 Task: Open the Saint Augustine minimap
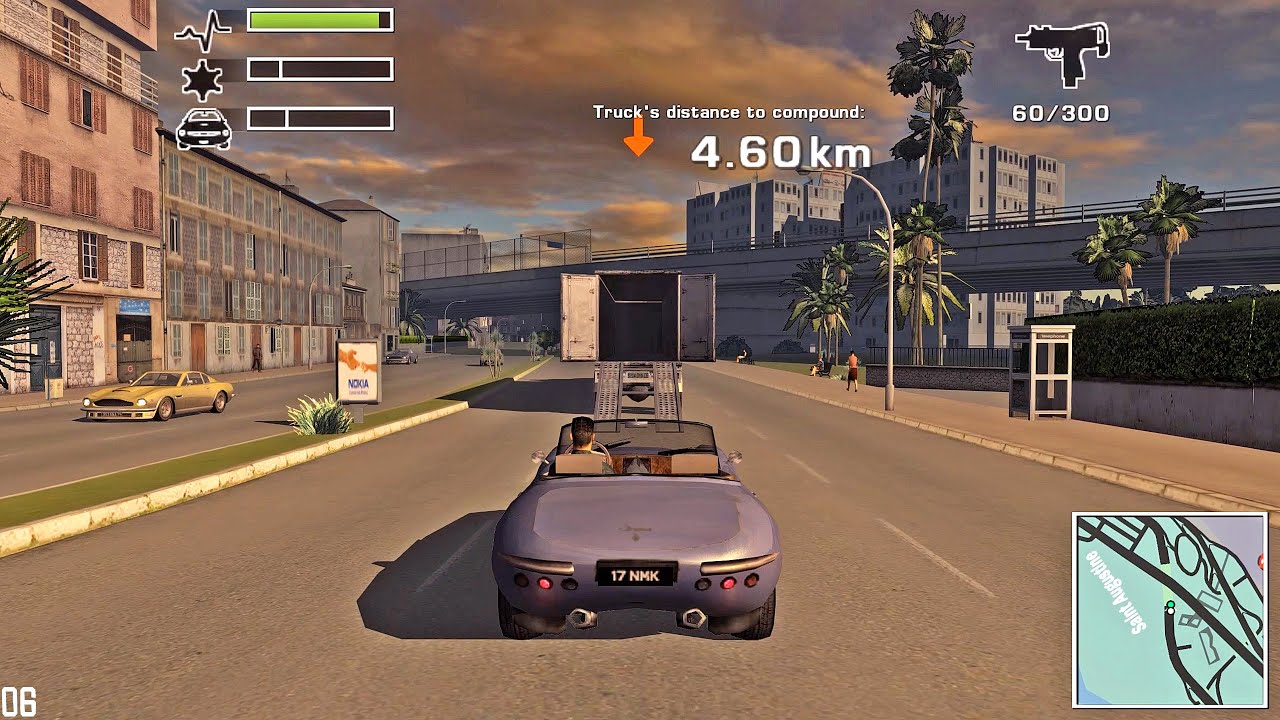click(1169, 610)
